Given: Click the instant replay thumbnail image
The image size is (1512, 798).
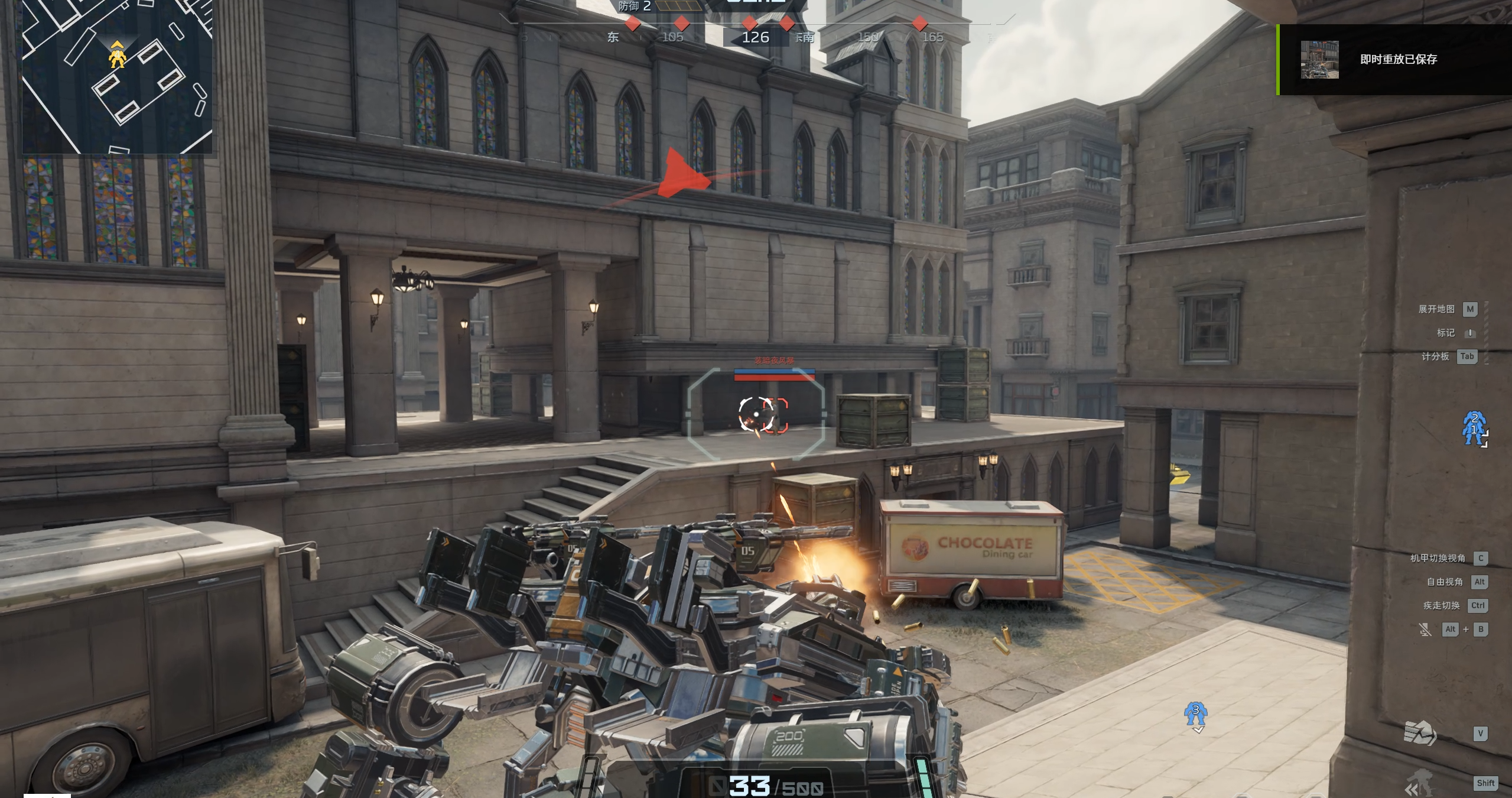Looking at the screenshot, I should tap(1319, 59).
